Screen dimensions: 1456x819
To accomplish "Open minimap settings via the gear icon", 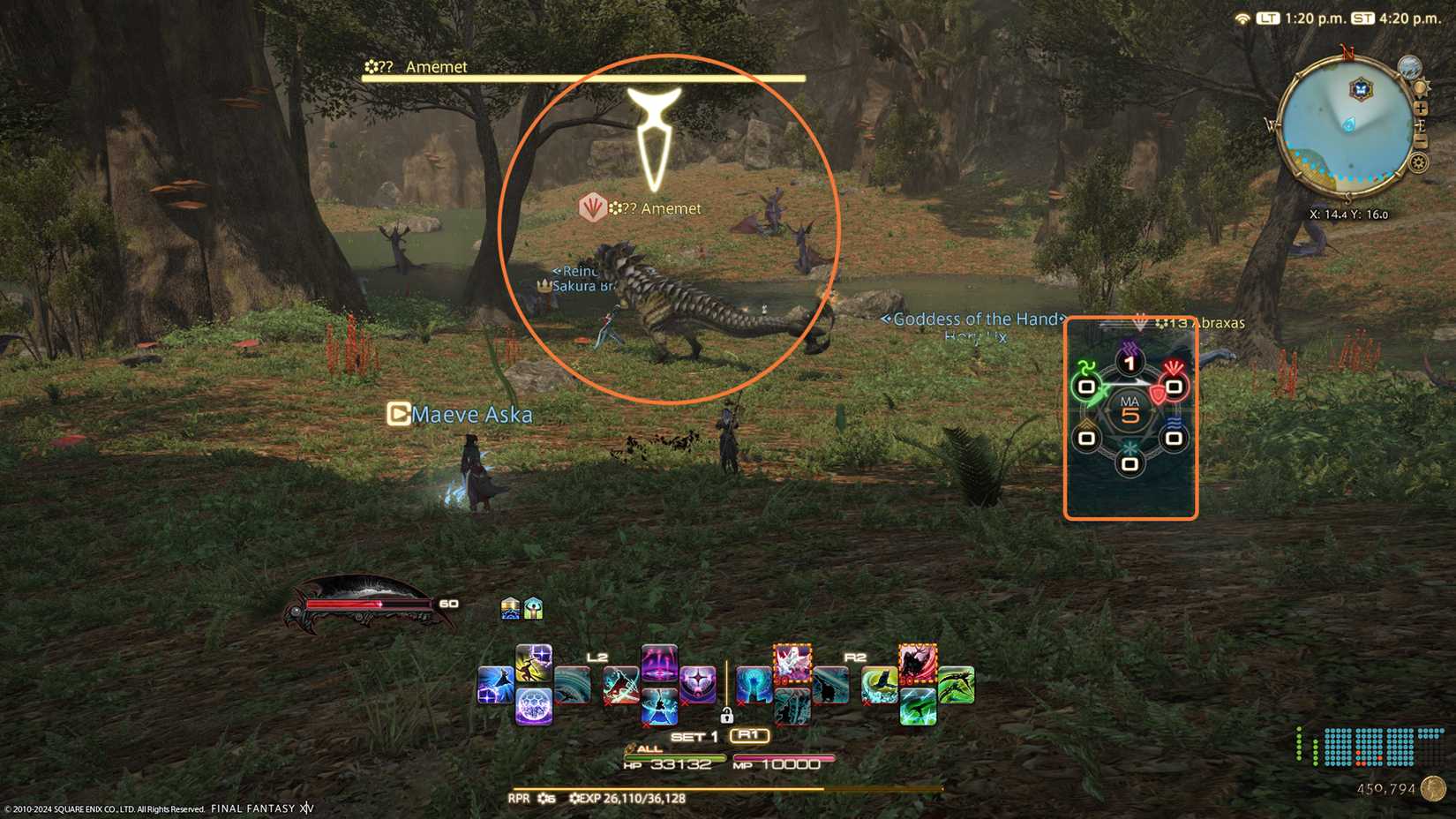I will pyautogui.click(x=1420, y=162).
